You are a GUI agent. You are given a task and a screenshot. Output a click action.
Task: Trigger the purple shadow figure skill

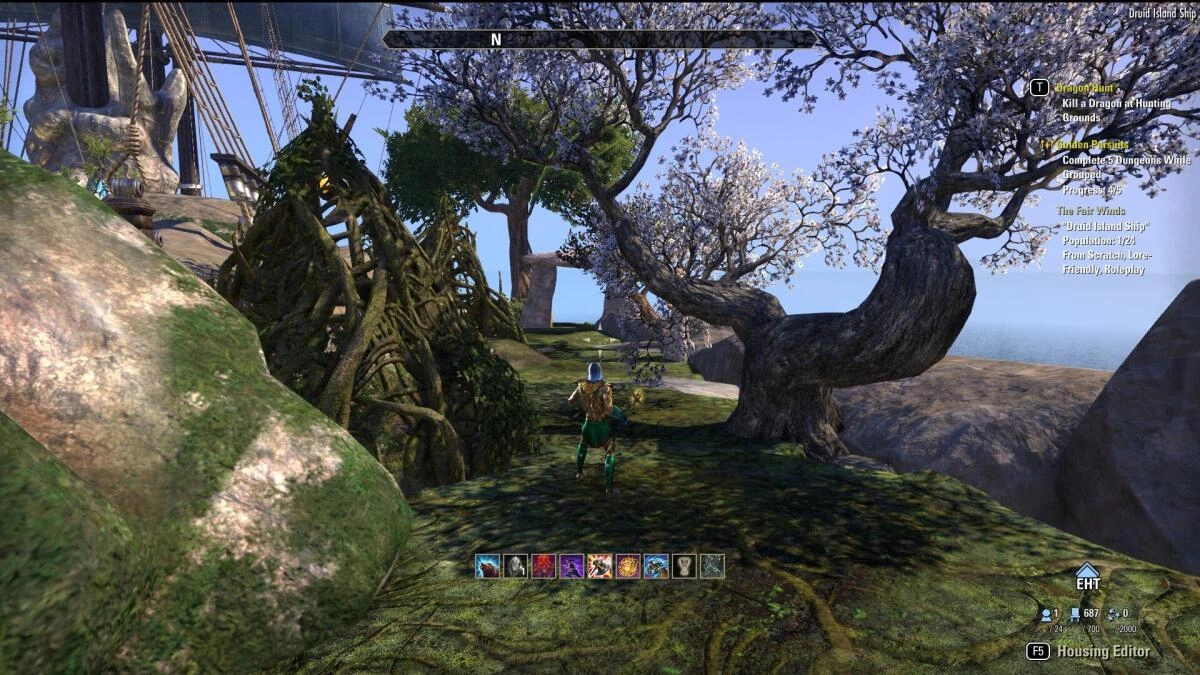point(571,566)
